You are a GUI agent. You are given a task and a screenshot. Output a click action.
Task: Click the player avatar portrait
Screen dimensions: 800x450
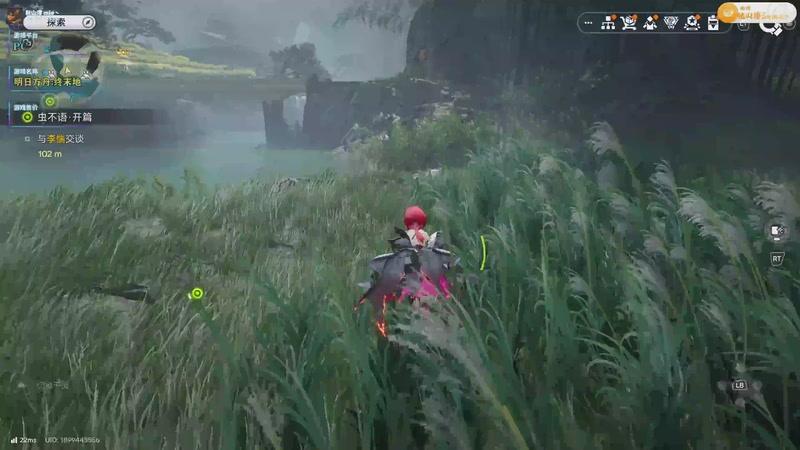point(14,15)
